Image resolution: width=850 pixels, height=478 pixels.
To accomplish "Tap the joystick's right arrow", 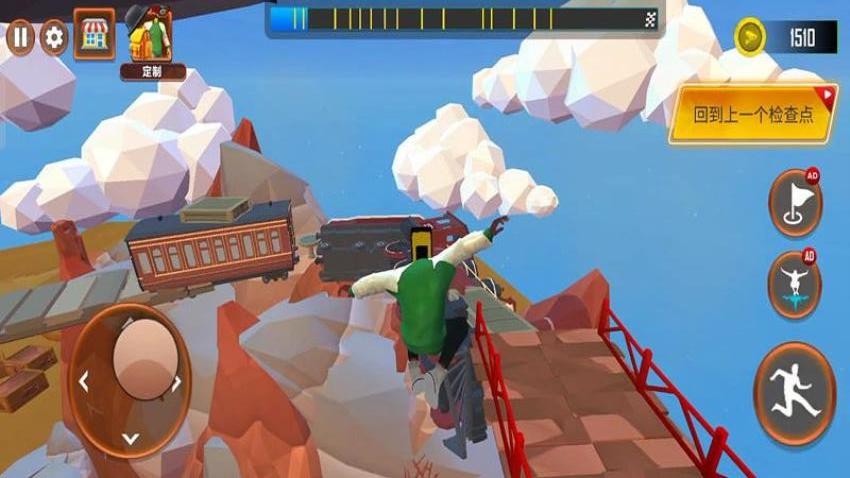I will click(x=177, y=382).
